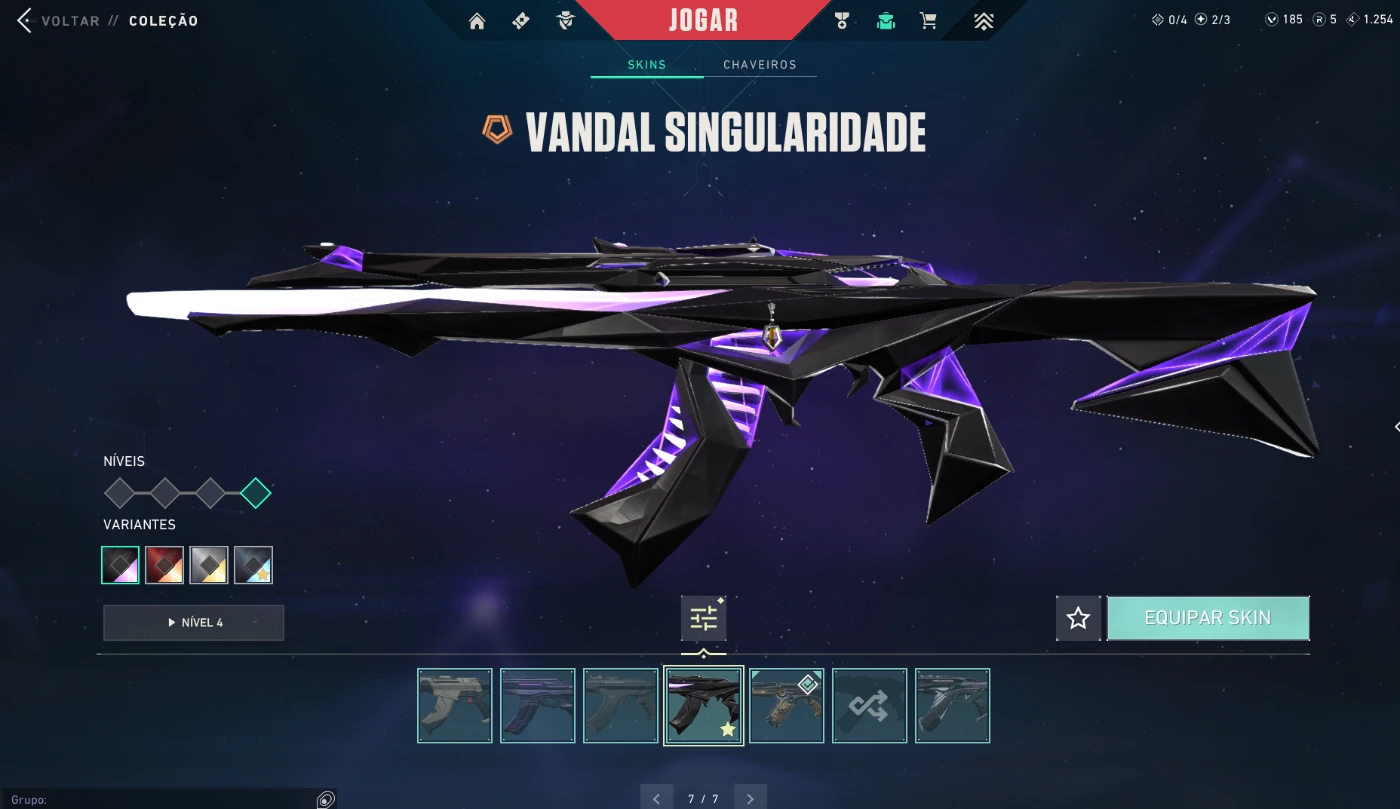Screen dimensions: 1400x809
Task: Open the home screen icon
Action: (477, 21)
